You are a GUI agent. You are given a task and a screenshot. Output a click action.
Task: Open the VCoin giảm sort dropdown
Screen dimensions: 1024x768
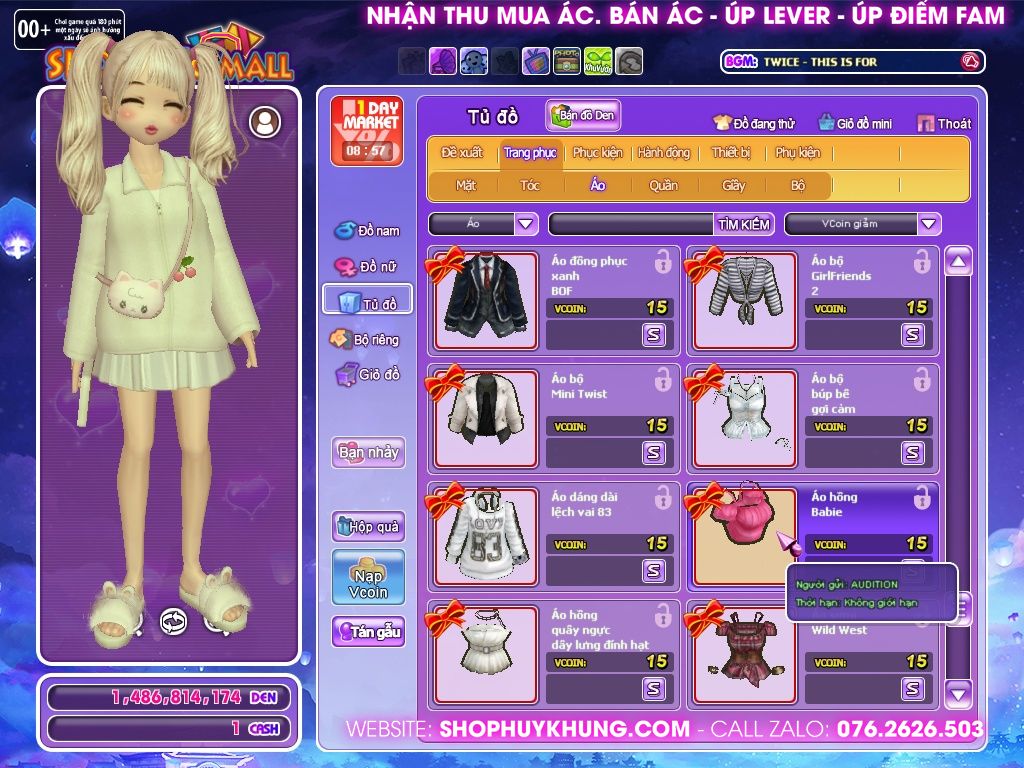[x=929, y=224]
